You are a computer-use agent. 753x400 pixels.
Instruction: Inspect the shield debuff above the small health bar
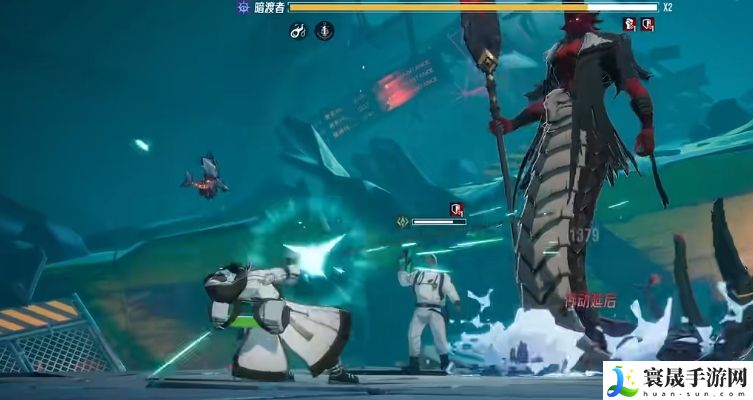[456, 209]
